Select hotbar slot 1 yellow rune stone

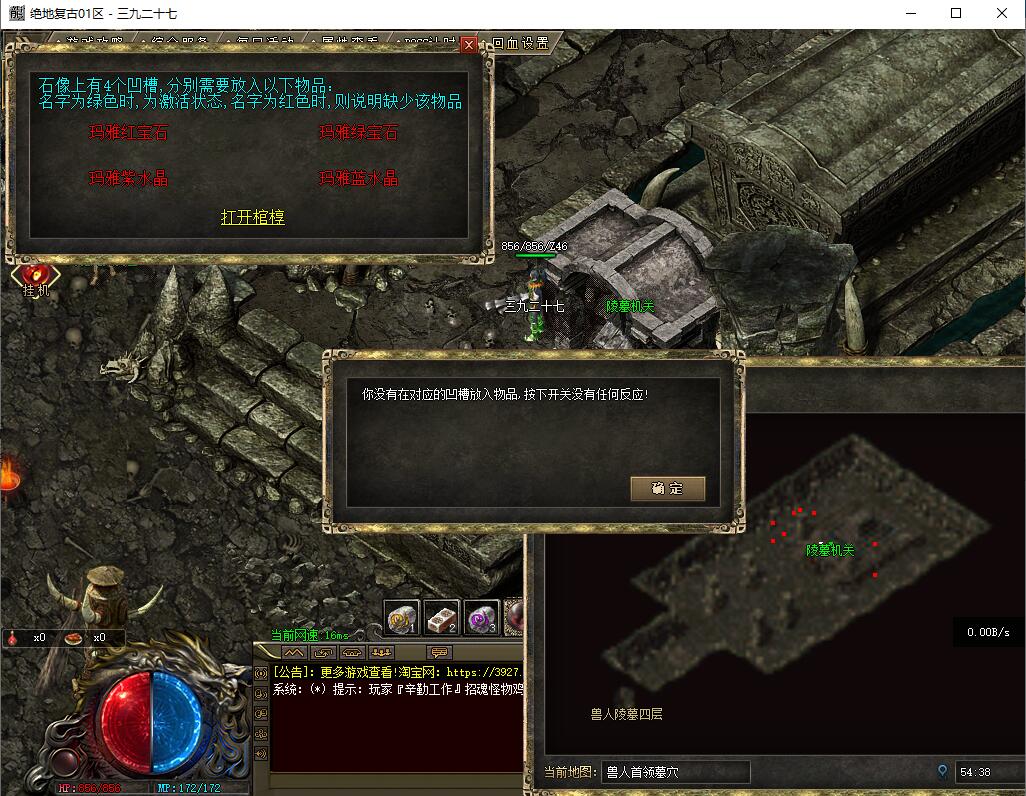point(403,619)
